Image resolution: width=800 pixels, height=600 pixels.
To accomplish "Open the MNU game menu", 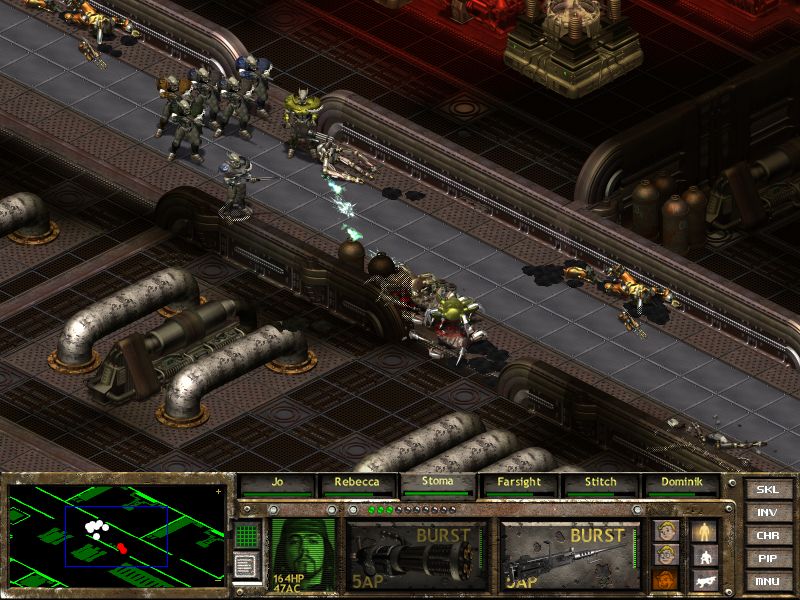I will [x=767, y=581].
